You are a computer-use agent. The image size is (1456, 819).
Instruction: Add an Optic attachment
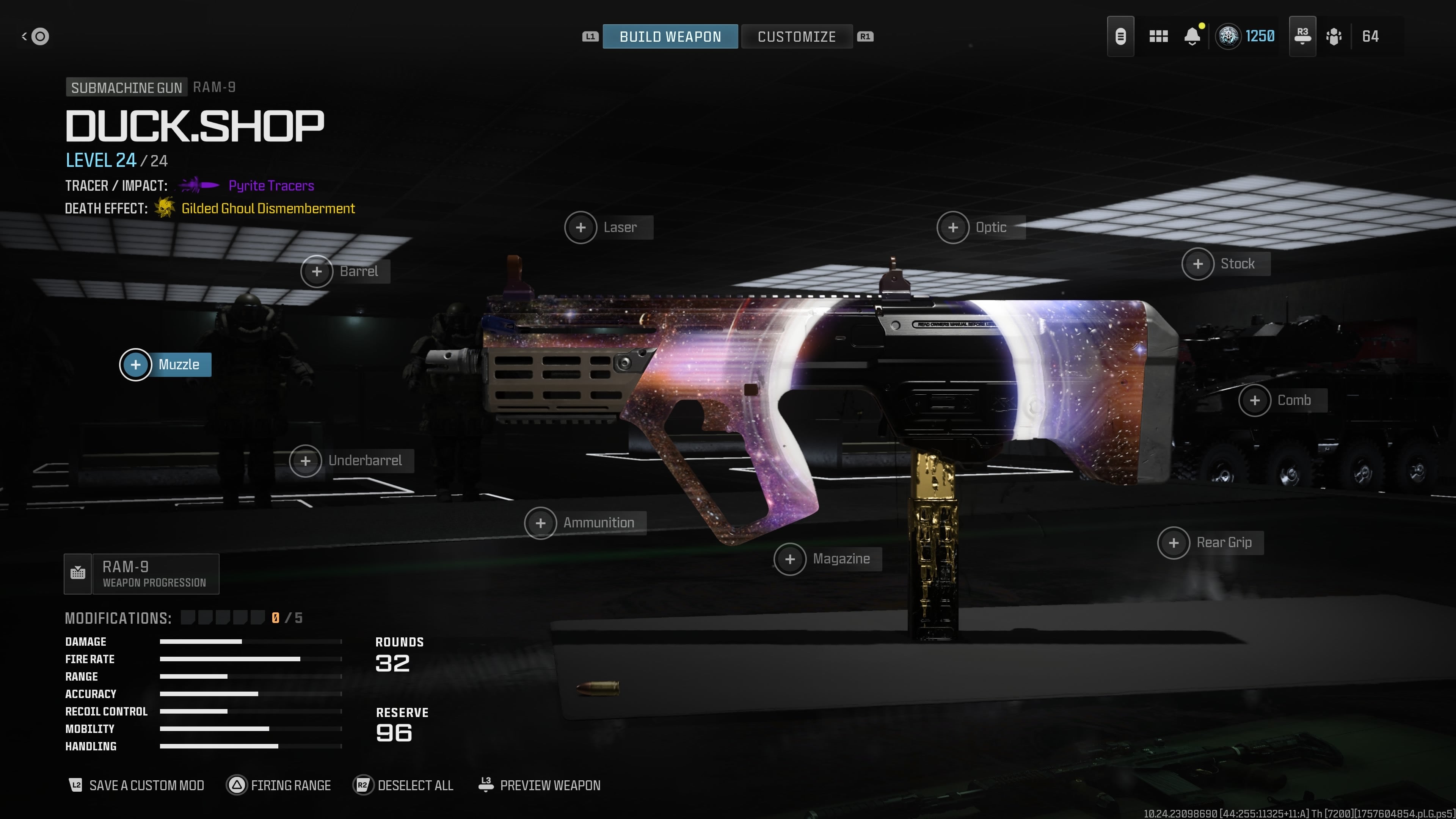click(x=981, y=227)
